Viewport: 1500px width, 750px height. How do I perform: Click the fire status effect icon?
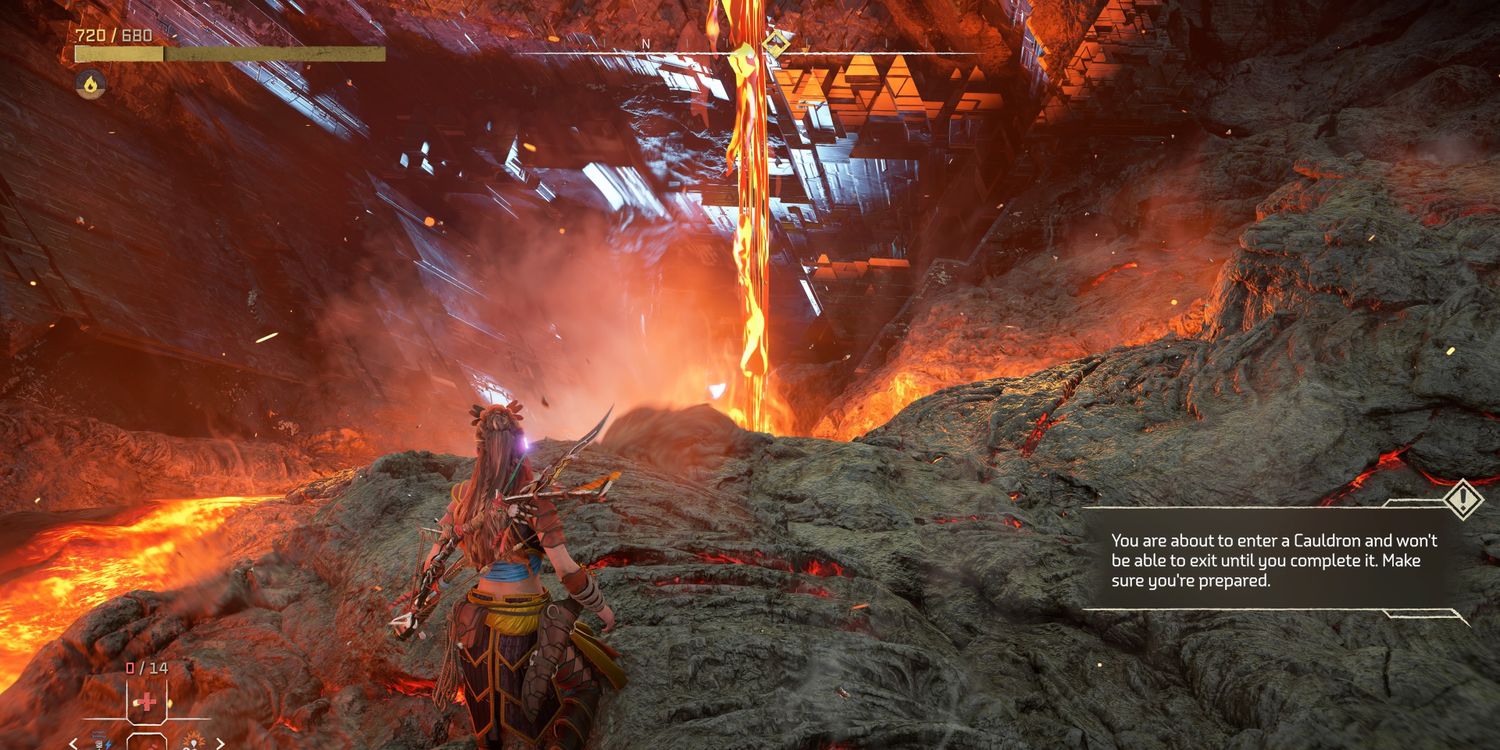click(x=90, y=84)
